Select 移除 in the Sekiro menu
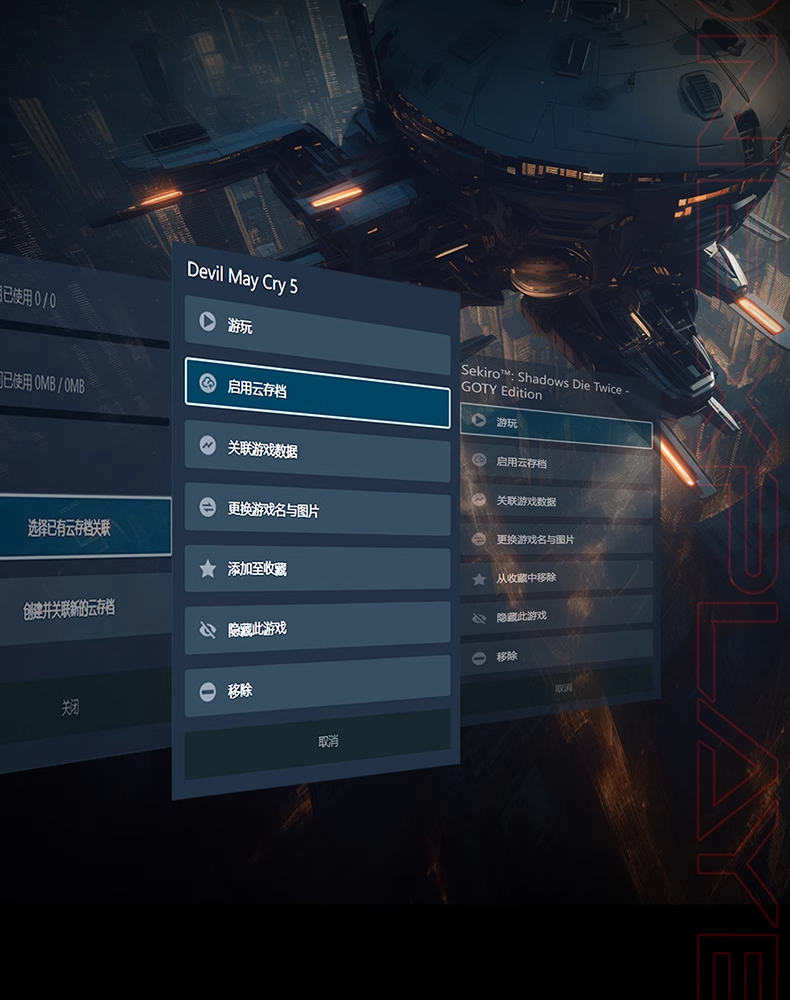This screenshot has width=790, height=1000. pyautogui.click(x=557, y=657)
